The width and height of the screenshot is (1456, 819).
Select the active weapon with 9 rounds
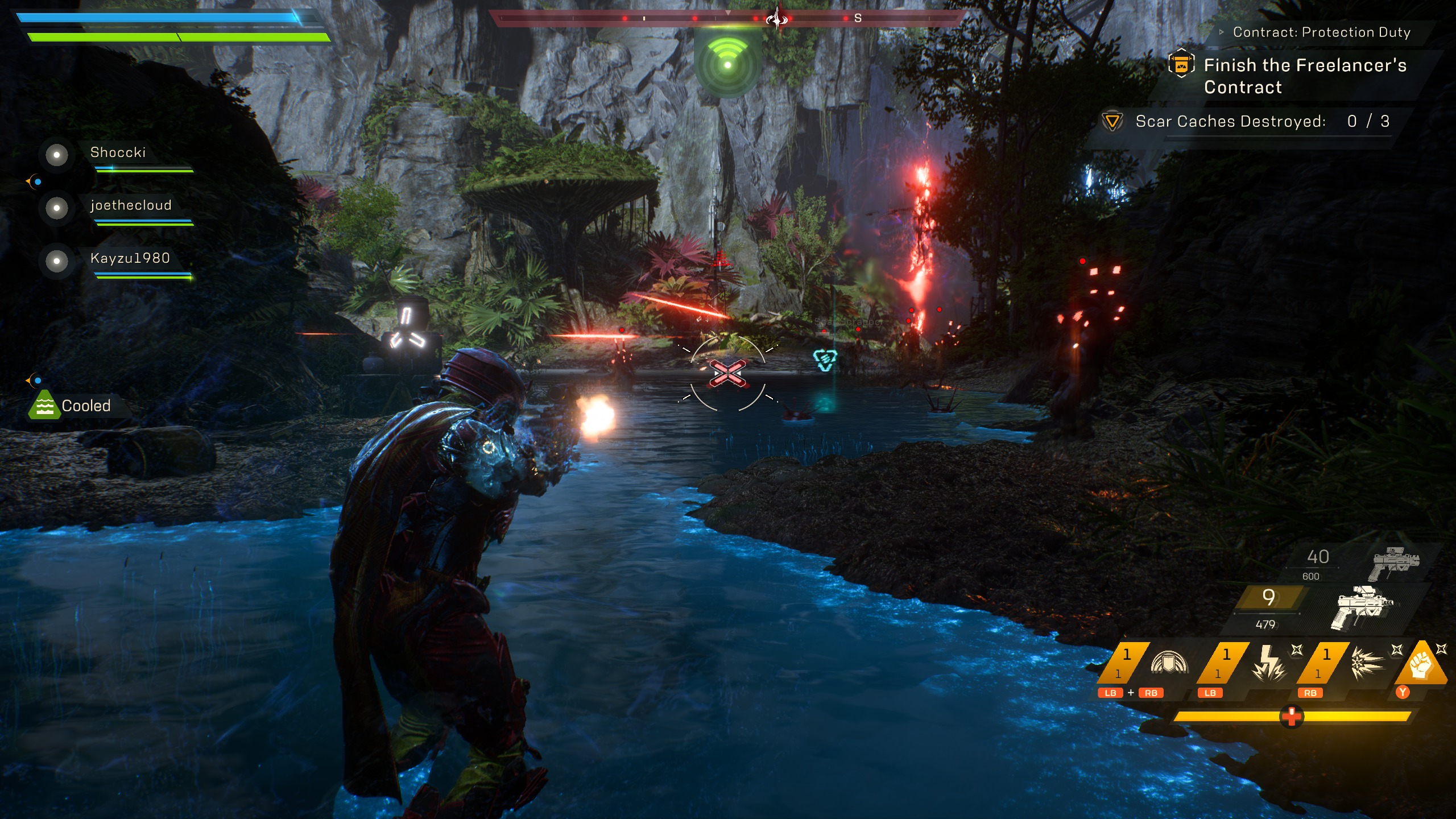point(1362,607)
